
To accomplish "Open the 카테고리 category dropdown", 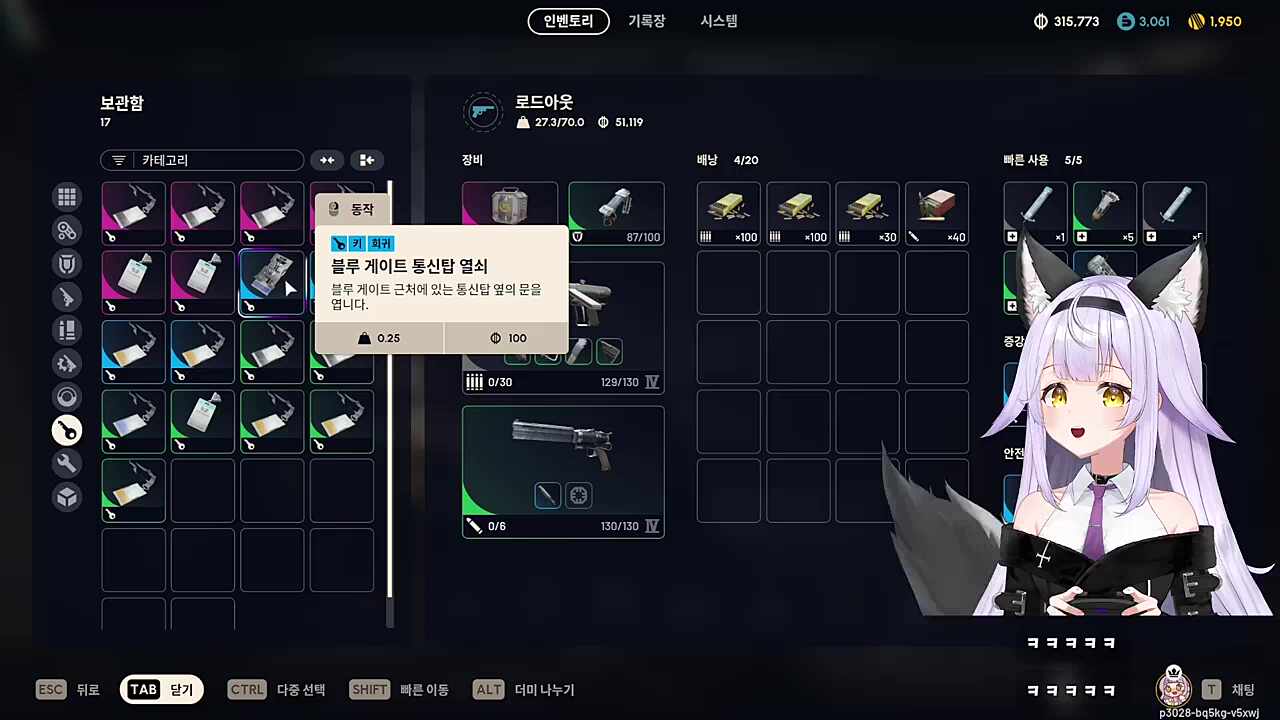I will (x=201, y=160).
